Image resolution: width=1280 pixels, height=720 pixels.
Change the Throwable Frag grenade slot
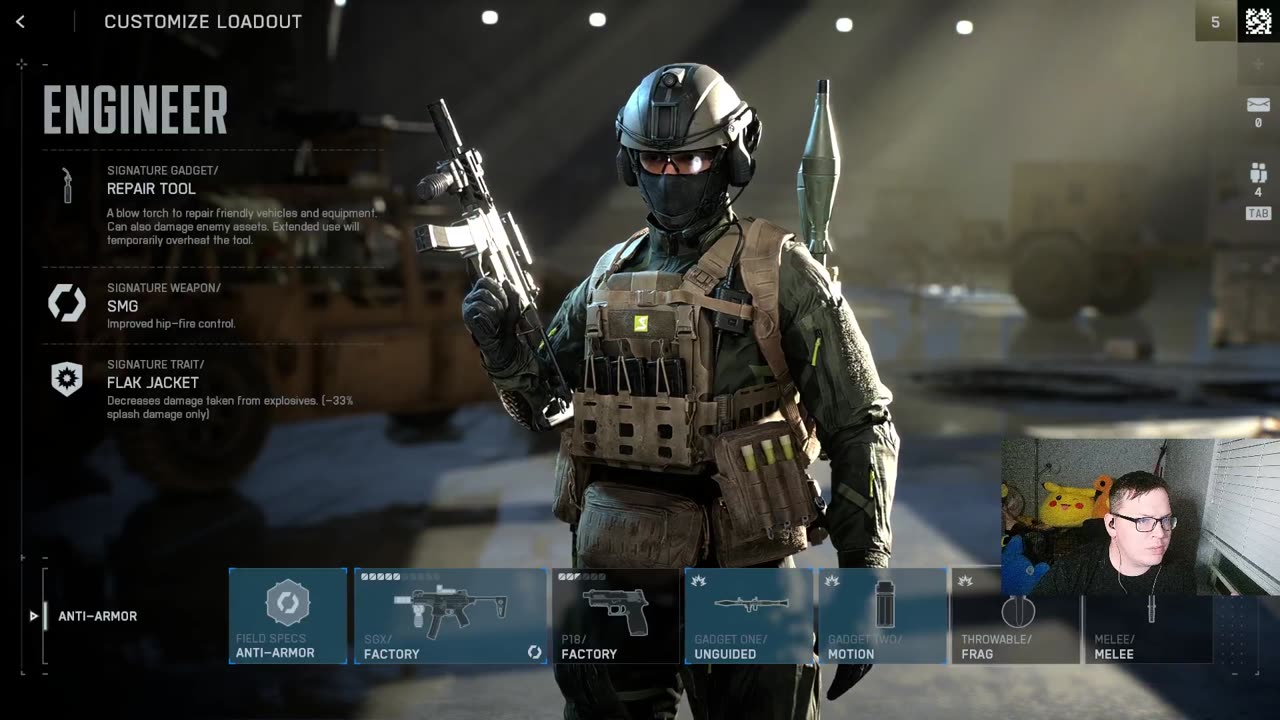pos(1015,616)
